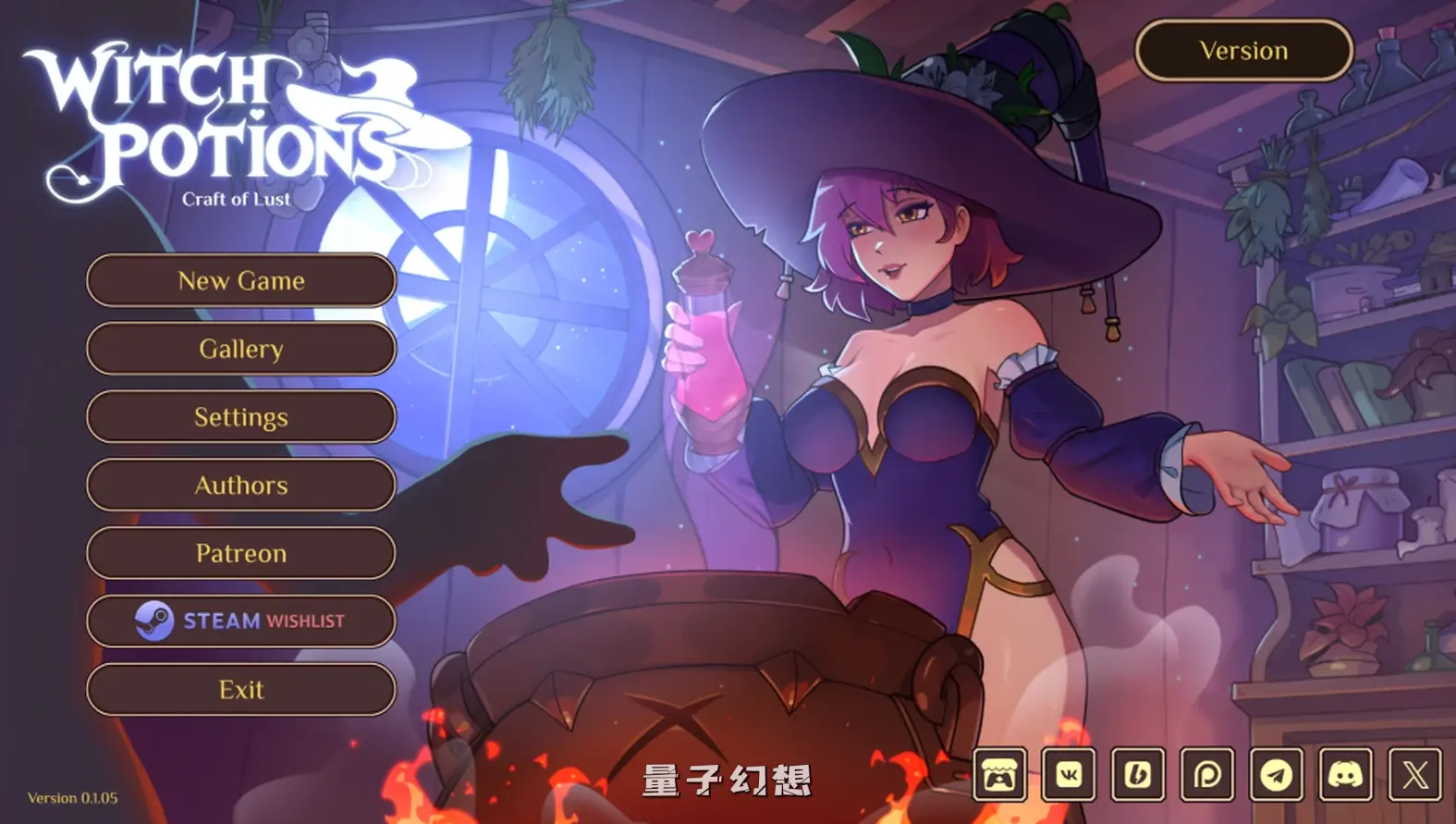Click the Steam logo on the wishlist button
Image resolution: width=1456 pixels, height=824 pixels.
pyautogui.click(x=153, y=621)
